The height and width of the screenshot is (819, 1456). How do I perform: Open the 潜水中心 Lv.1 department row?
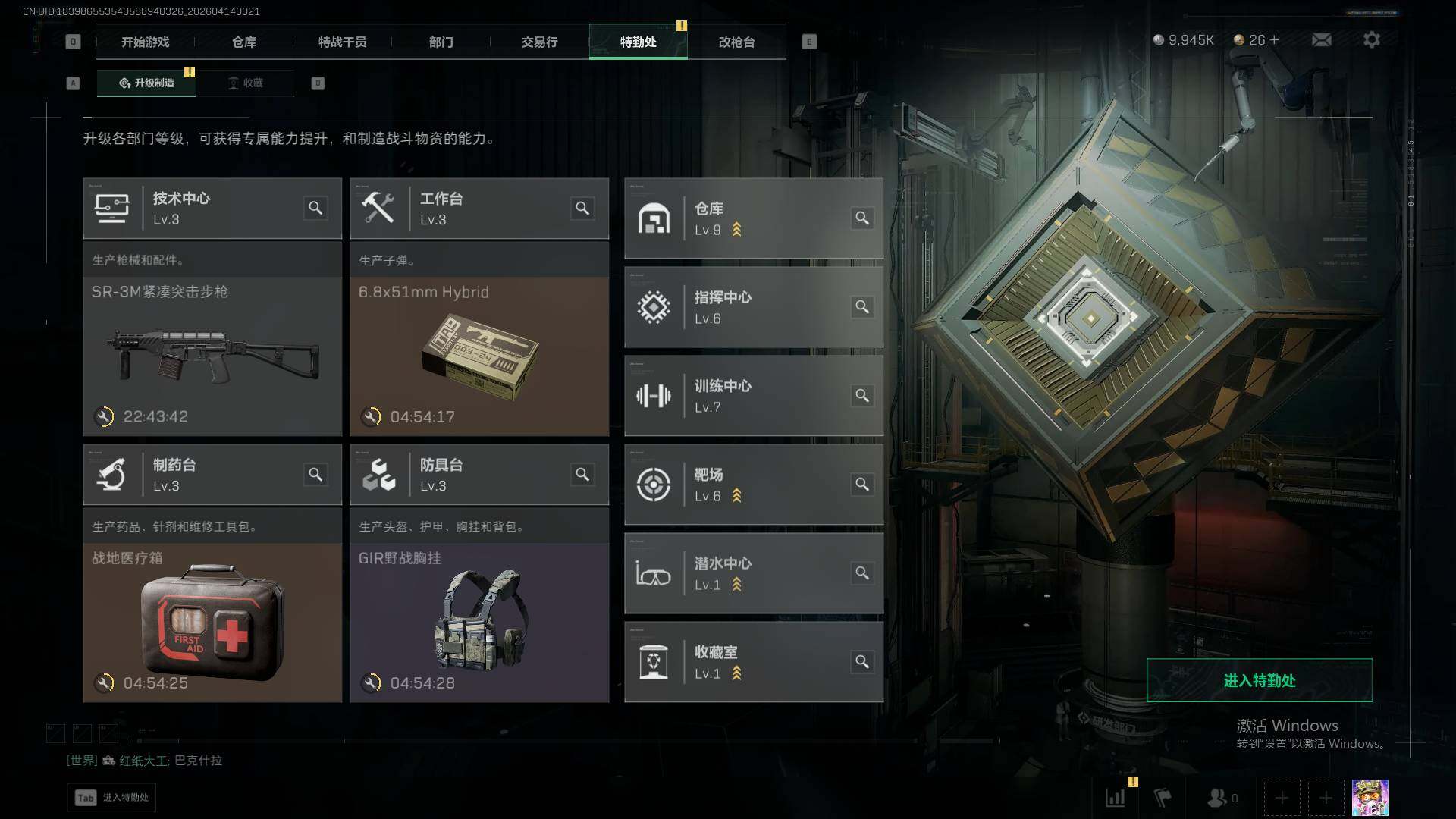(753, 573)
